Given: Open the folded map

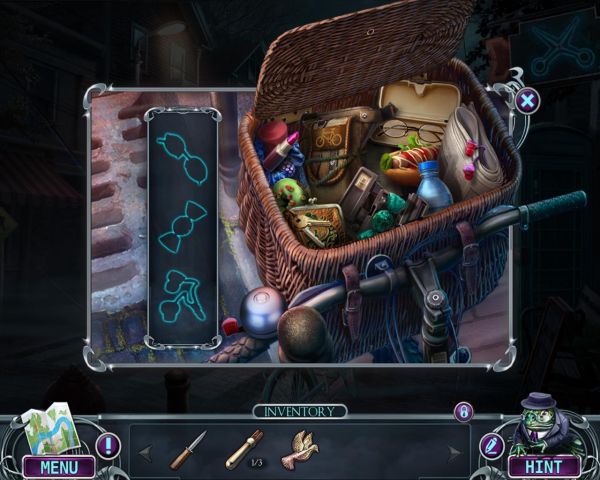Looking at the screenshot, I should coord(46,427).
